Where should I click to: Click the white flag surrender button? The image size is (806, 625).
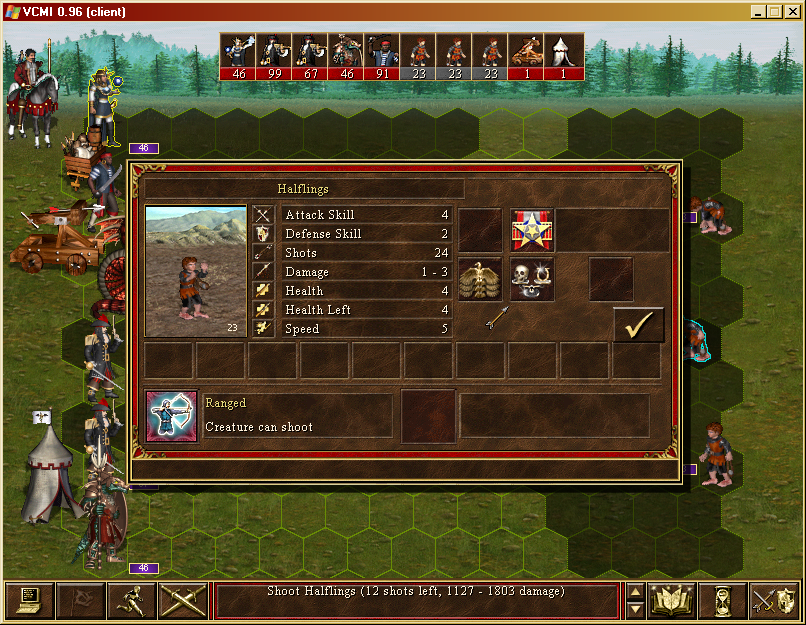point(81,600)
